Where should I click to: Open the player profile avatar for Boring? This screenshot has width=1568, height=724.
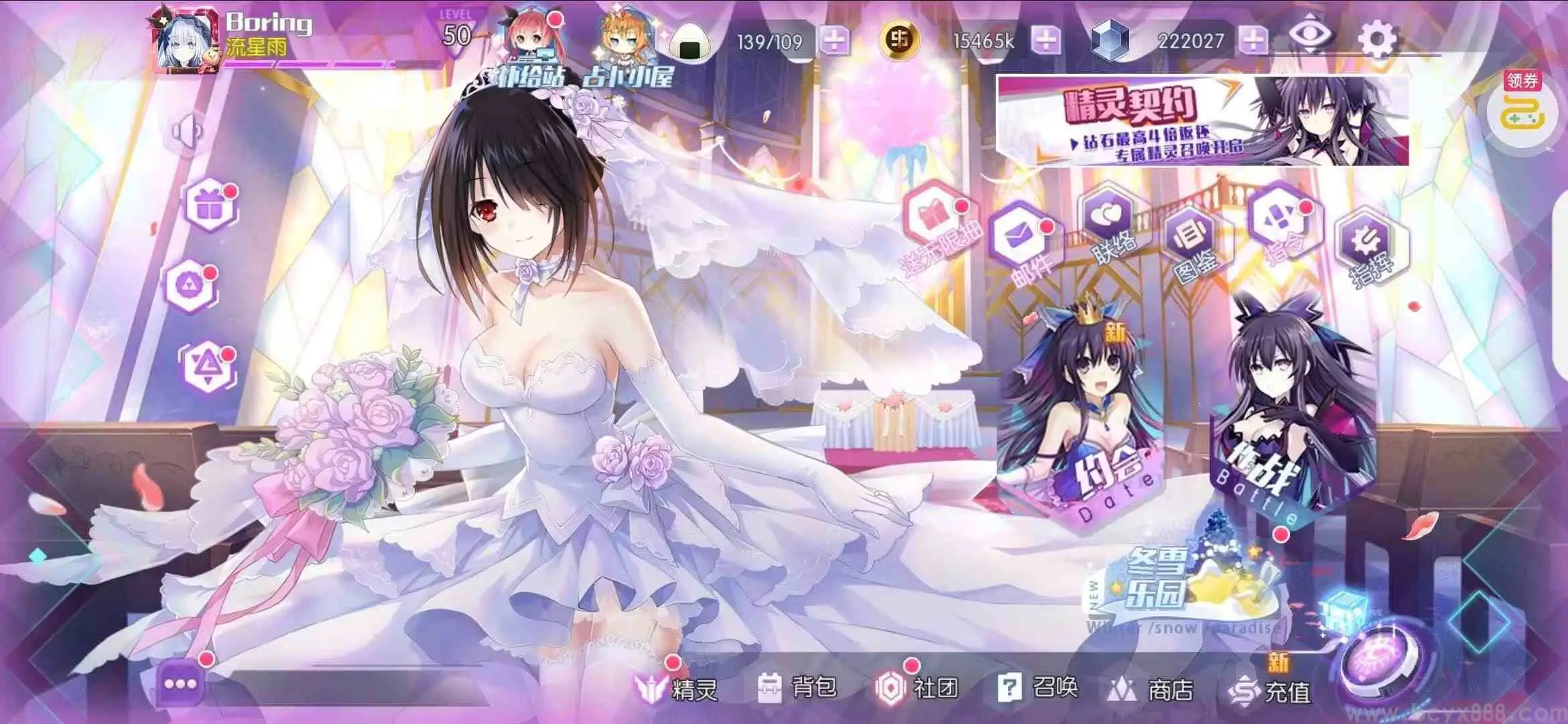[185, 42]
